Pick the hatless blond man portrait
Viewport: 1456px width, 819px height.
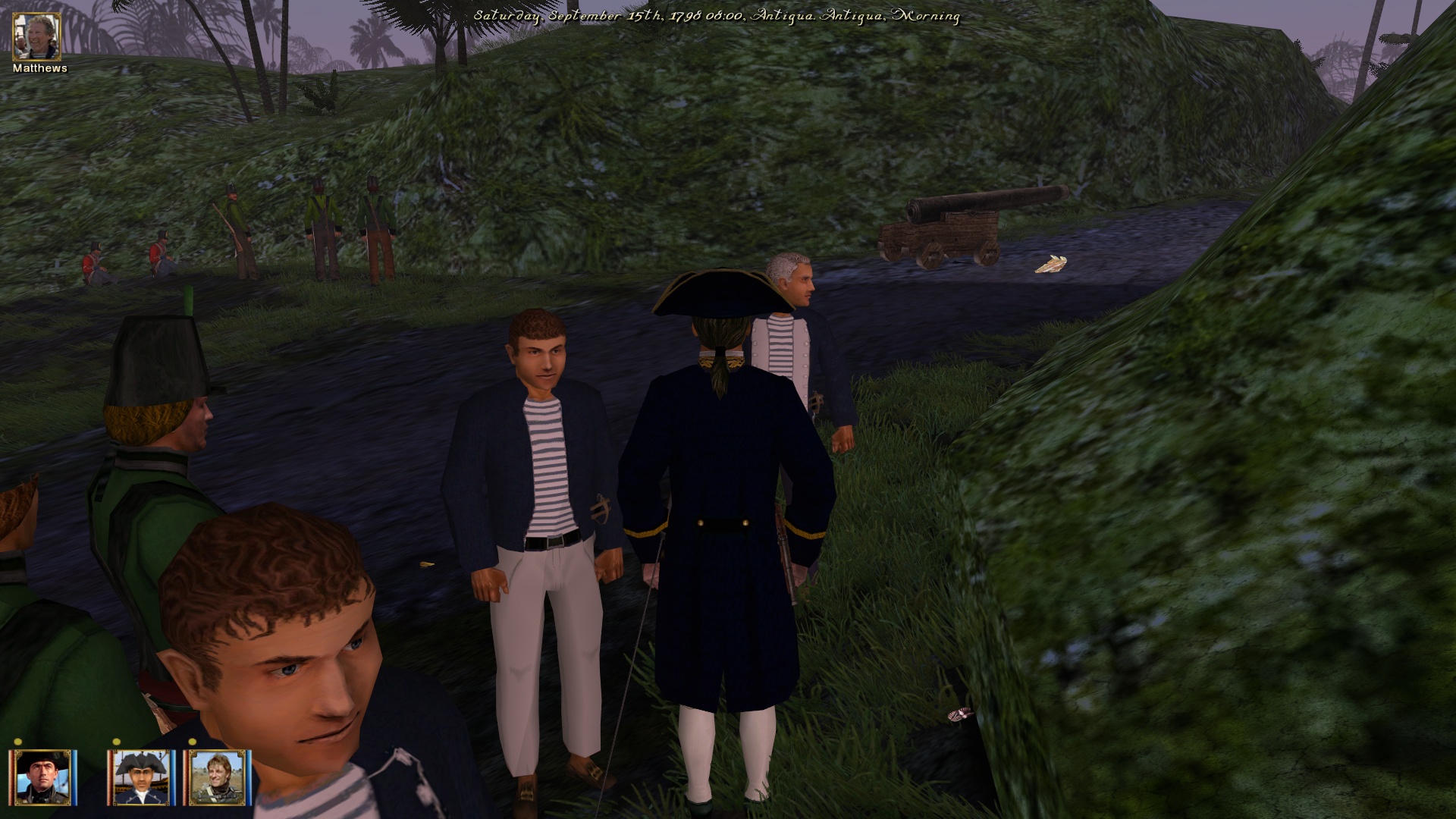point(219,777)
